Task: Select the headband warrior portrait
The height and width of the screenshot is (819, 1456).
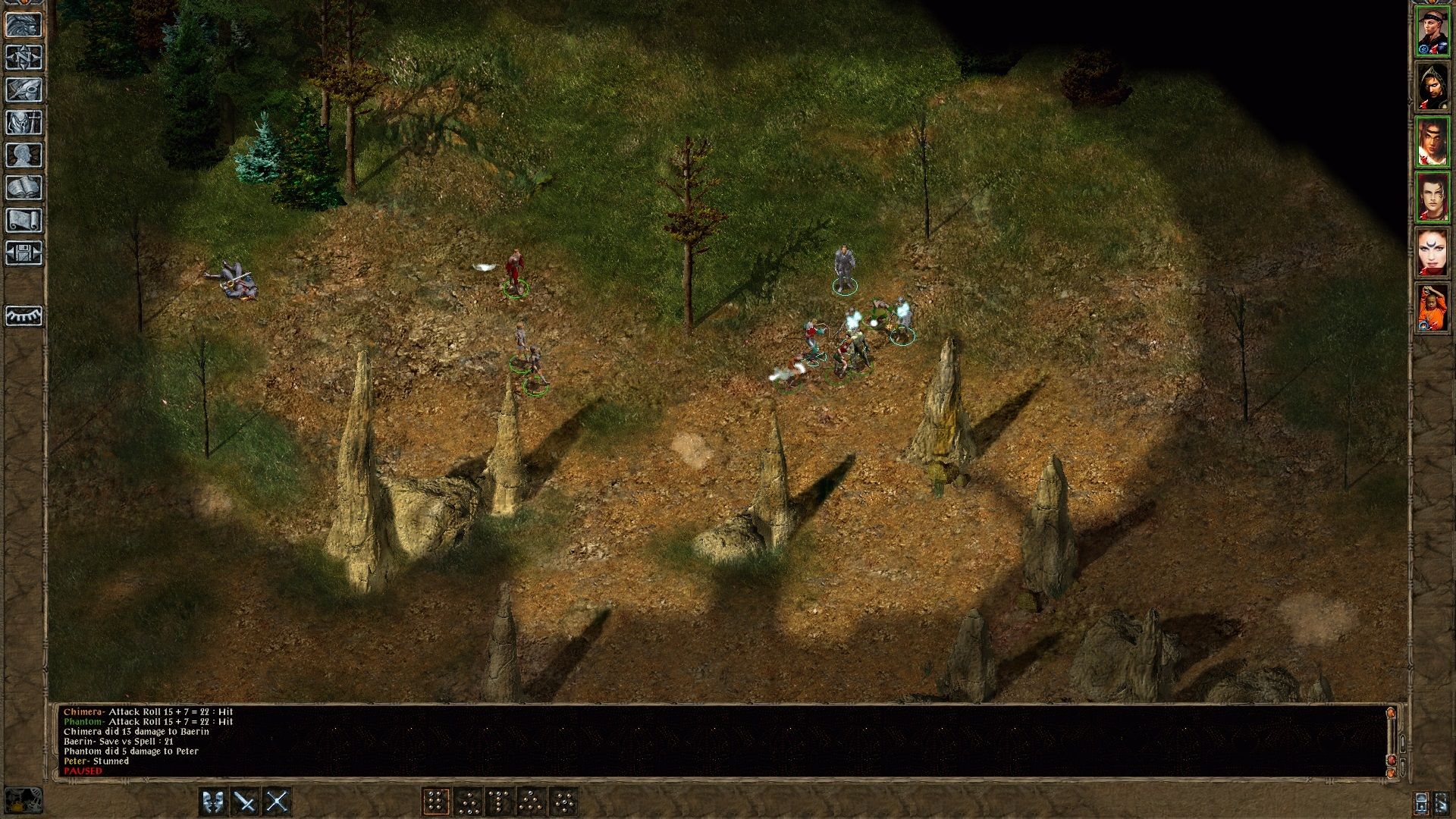Action: click(x=1432, y=31)
